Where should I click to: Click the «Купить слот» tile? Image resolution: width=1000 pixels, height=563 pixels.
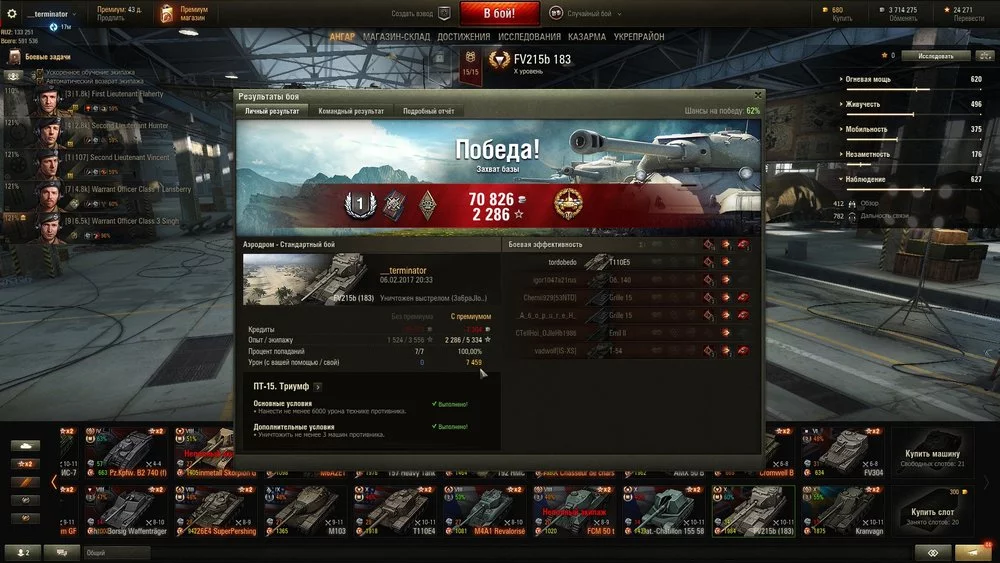point(932,510)
